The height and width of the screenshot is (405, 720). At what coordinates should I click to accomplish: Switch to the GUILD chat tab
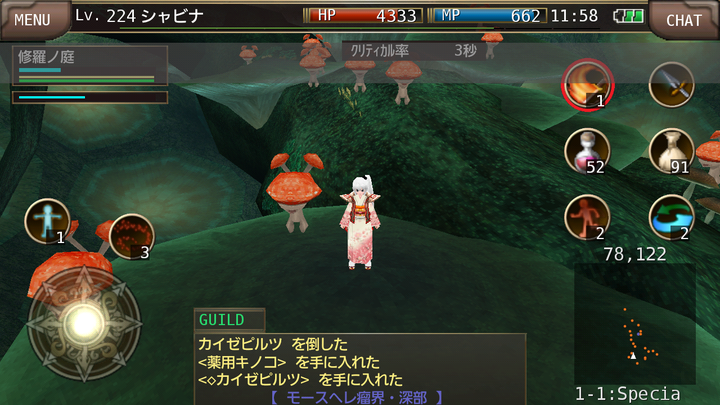coord(229,320)
